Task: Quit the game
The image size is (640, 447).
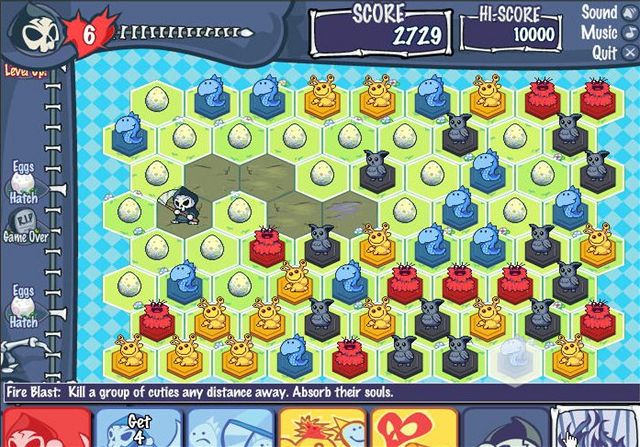Action: pyautogui.click(x=605, y=52)
